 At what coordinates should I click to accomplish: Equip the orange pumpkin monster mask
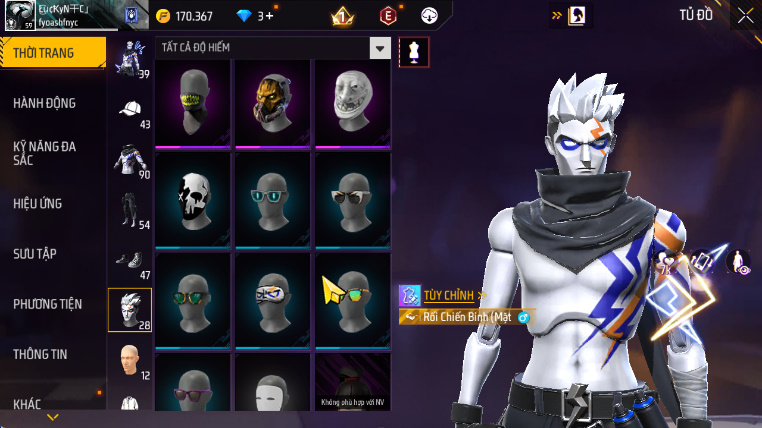pyautogui.click(x=273, y=102)
